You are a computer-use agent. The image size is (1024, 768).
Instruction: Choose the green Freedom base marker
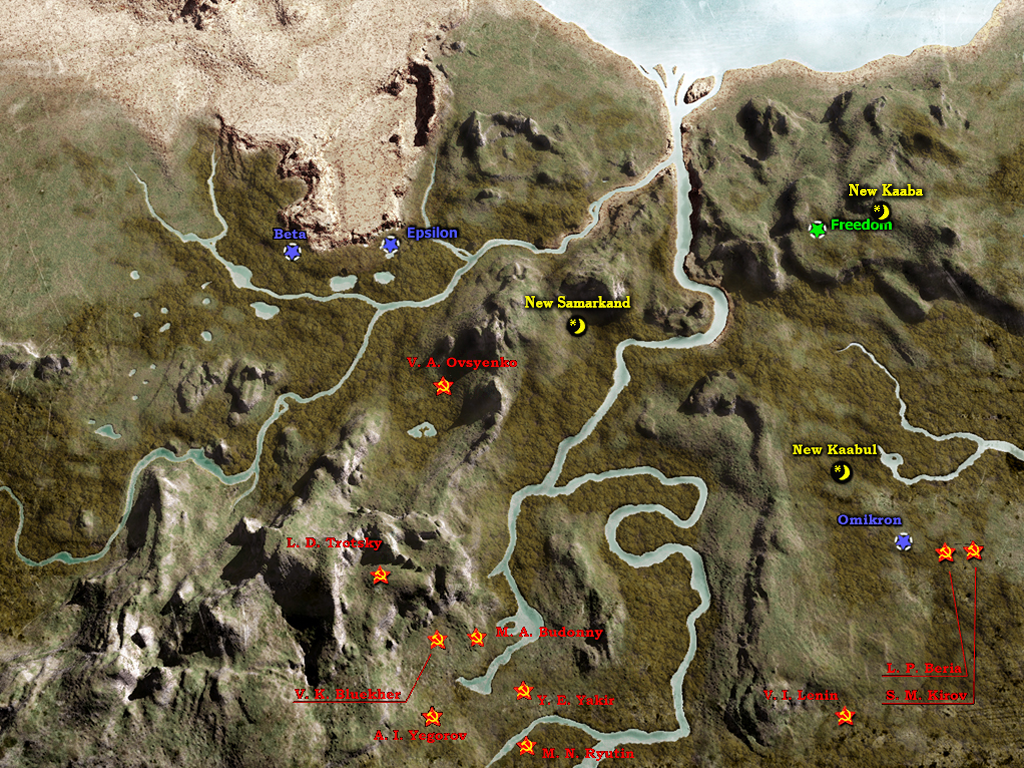tap(817, 229)
